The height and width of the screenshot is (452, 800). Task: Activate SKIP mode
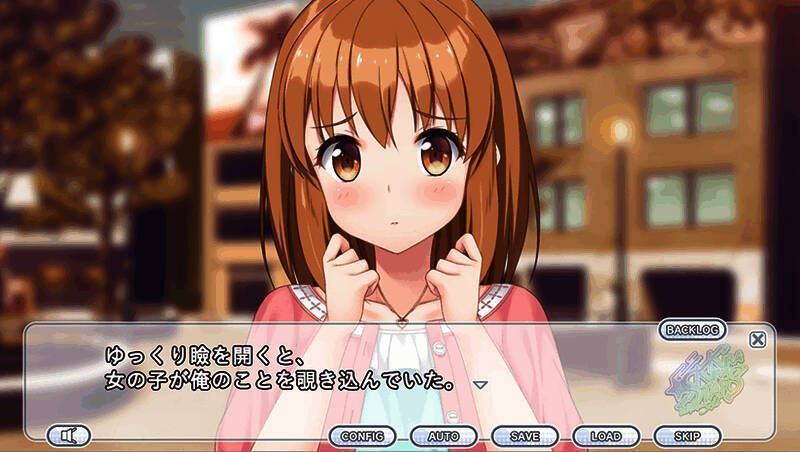coord(686,436)
